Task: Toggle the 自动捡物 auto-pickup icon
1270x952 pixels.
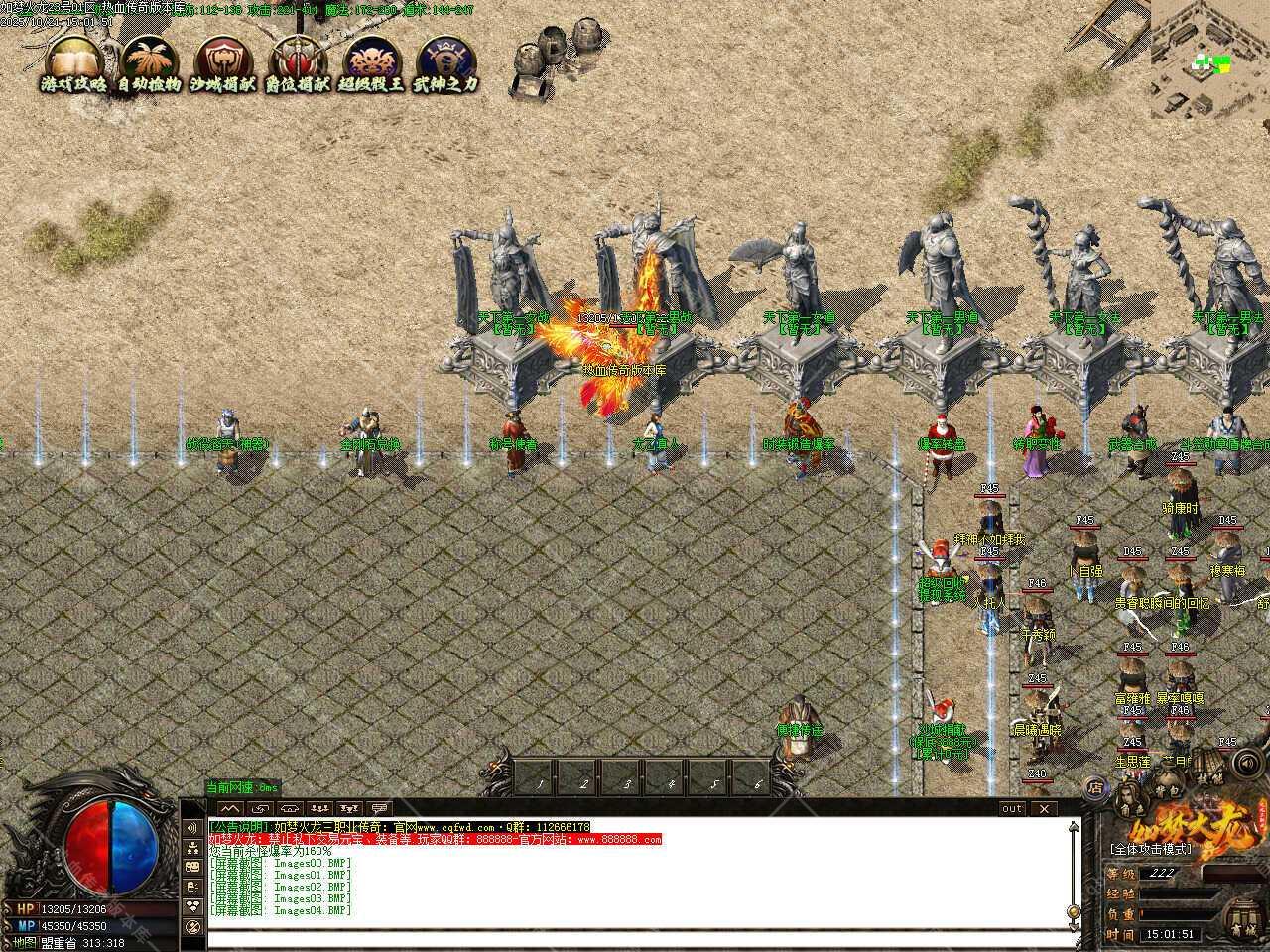Action: 149,64
